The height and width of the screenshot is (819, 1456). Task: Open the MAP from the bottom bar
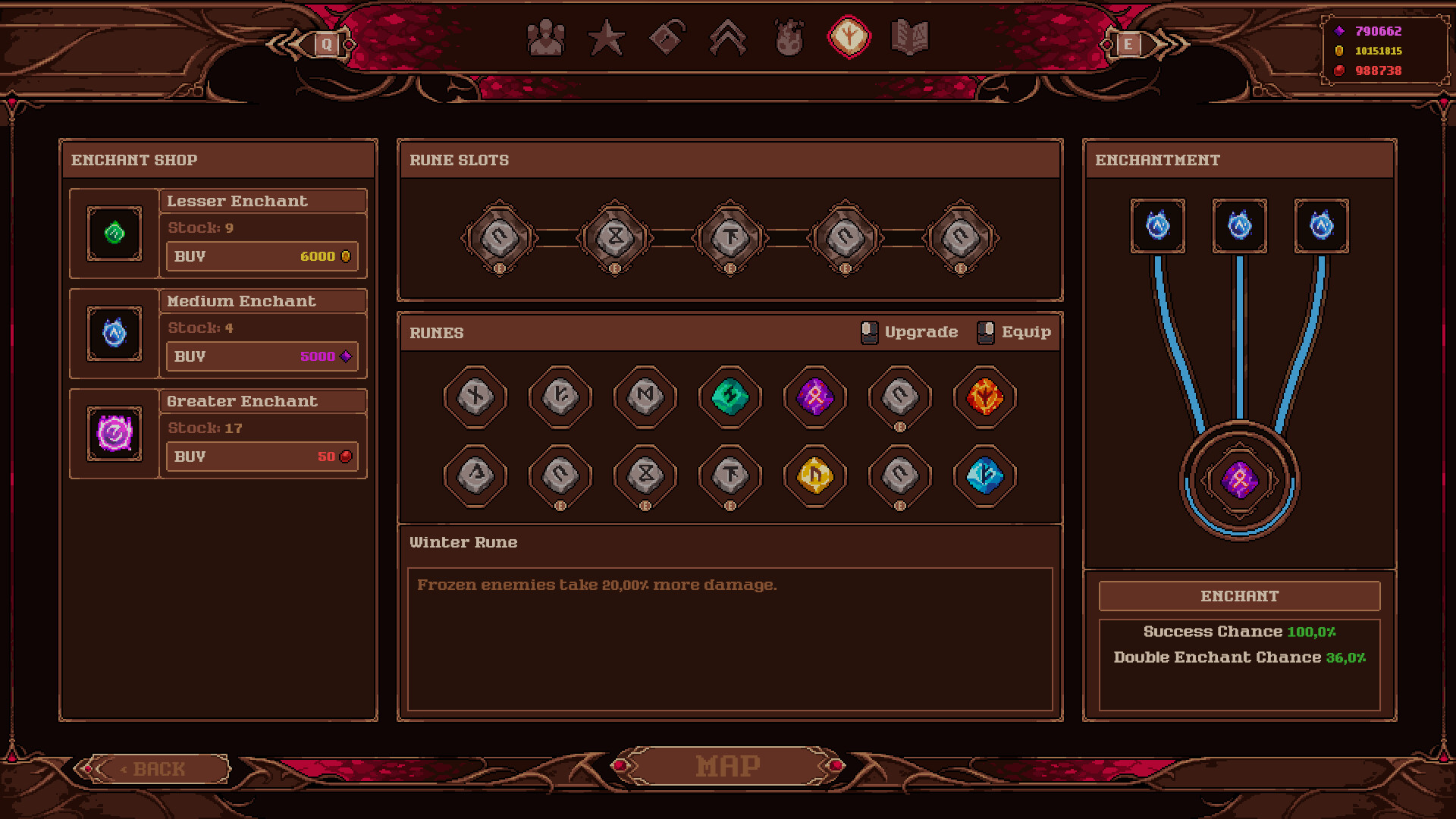click(727, 765)
